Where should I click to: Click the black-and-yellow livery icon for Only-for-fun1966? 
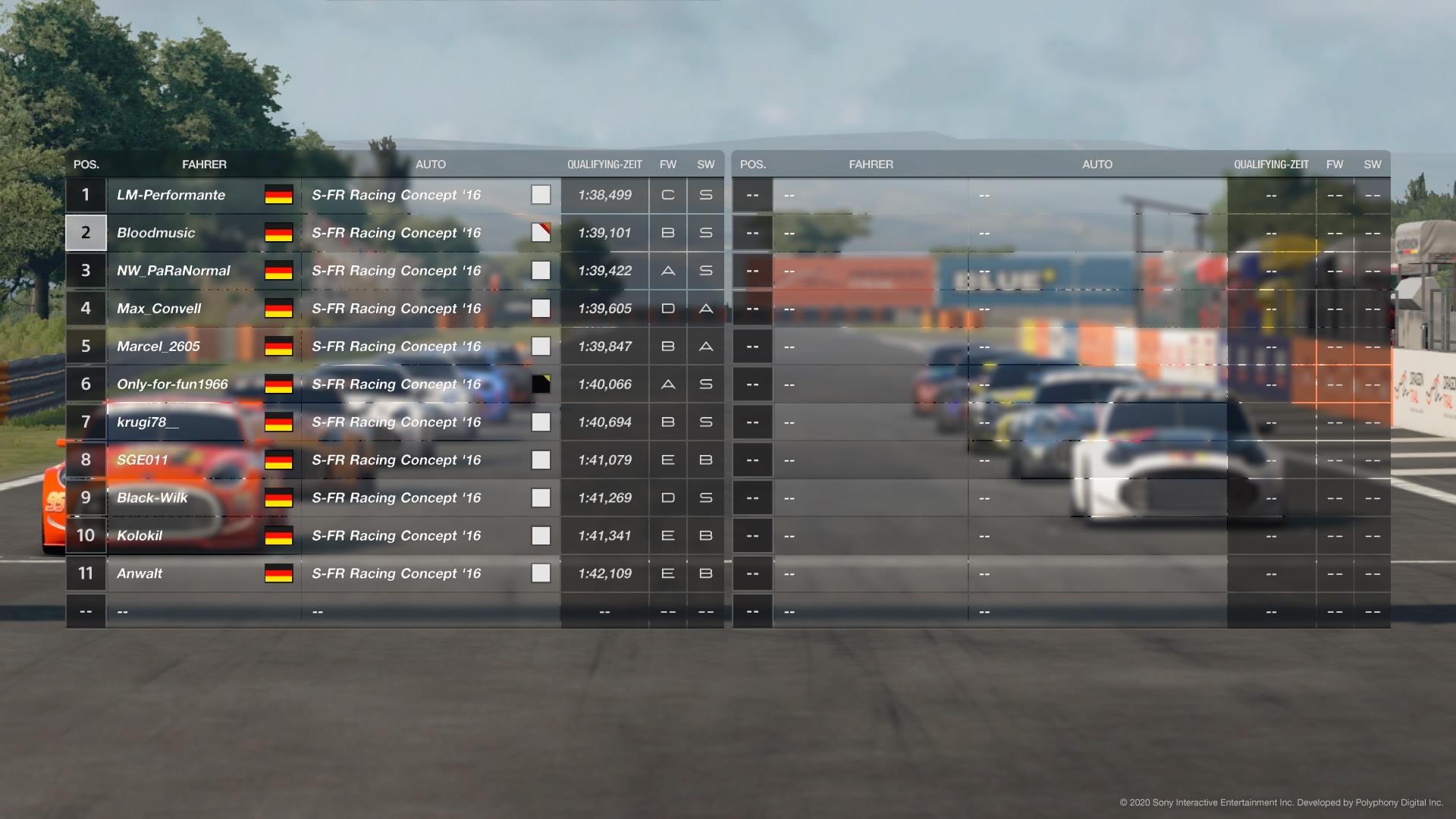pos(541,384)
